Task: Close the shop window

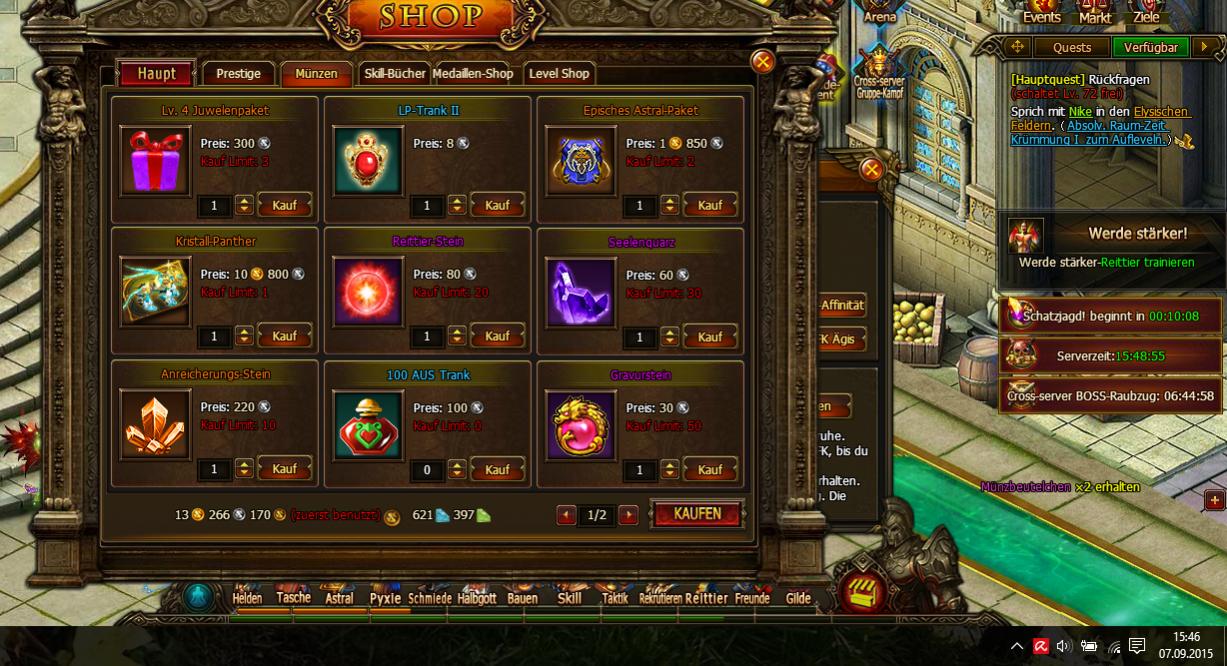Action: tap(763, 62)
